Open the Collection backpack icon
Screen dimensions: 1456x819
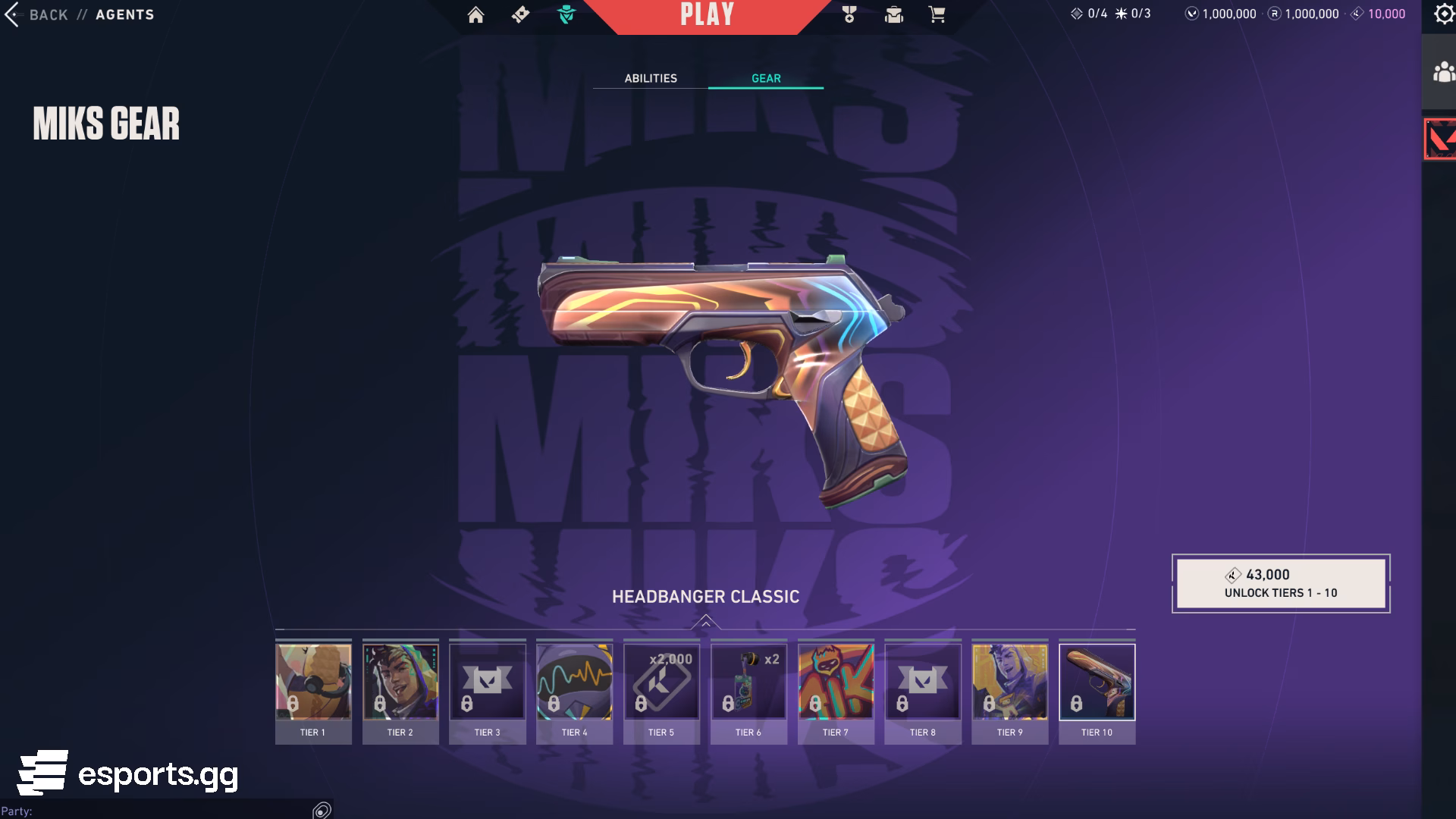(895, 14)
